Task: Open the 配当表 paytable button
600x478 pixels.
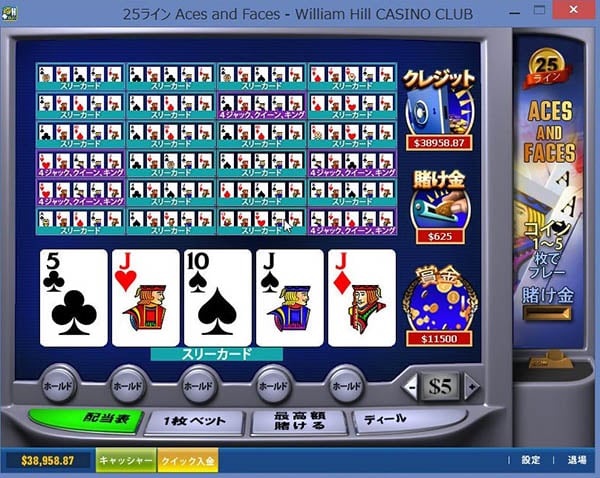Action: click(85, 421)
